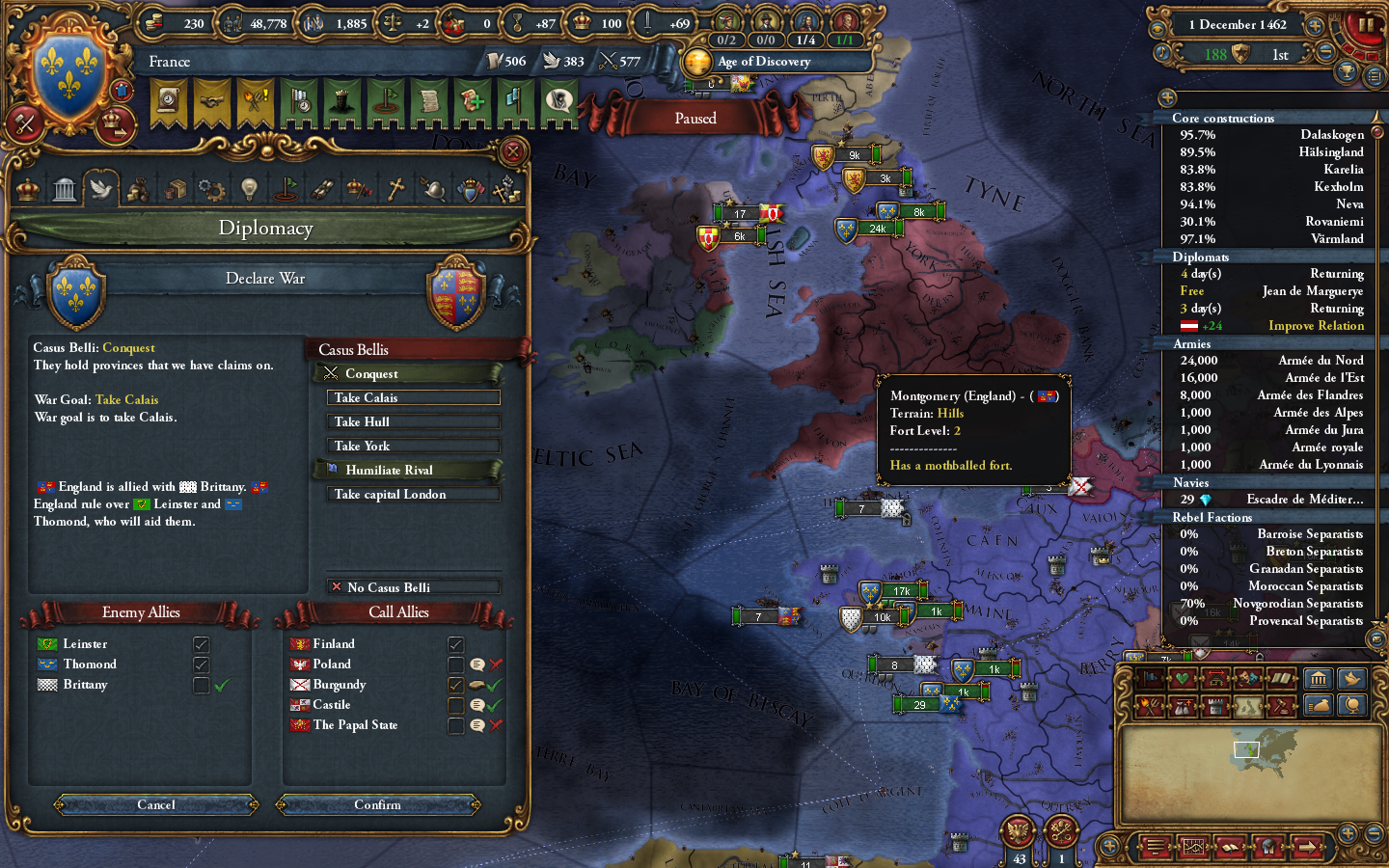Viewport: 1389px width, 868px height.
Task: Click the handshake diplomacy alert banner
Action: tap(213, 101)
